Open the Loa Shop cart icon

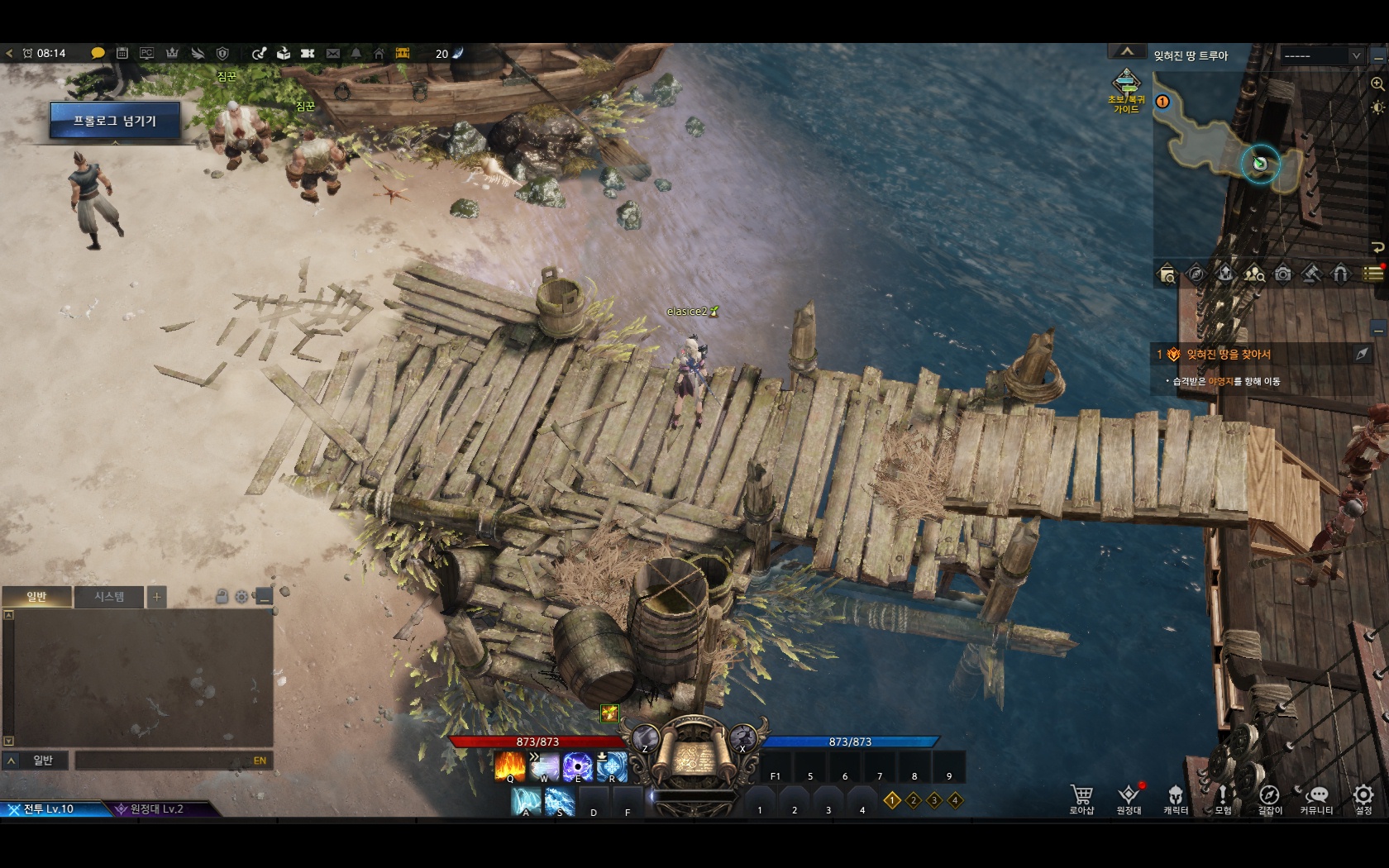pyautogui.click(x=1081, y=797)
